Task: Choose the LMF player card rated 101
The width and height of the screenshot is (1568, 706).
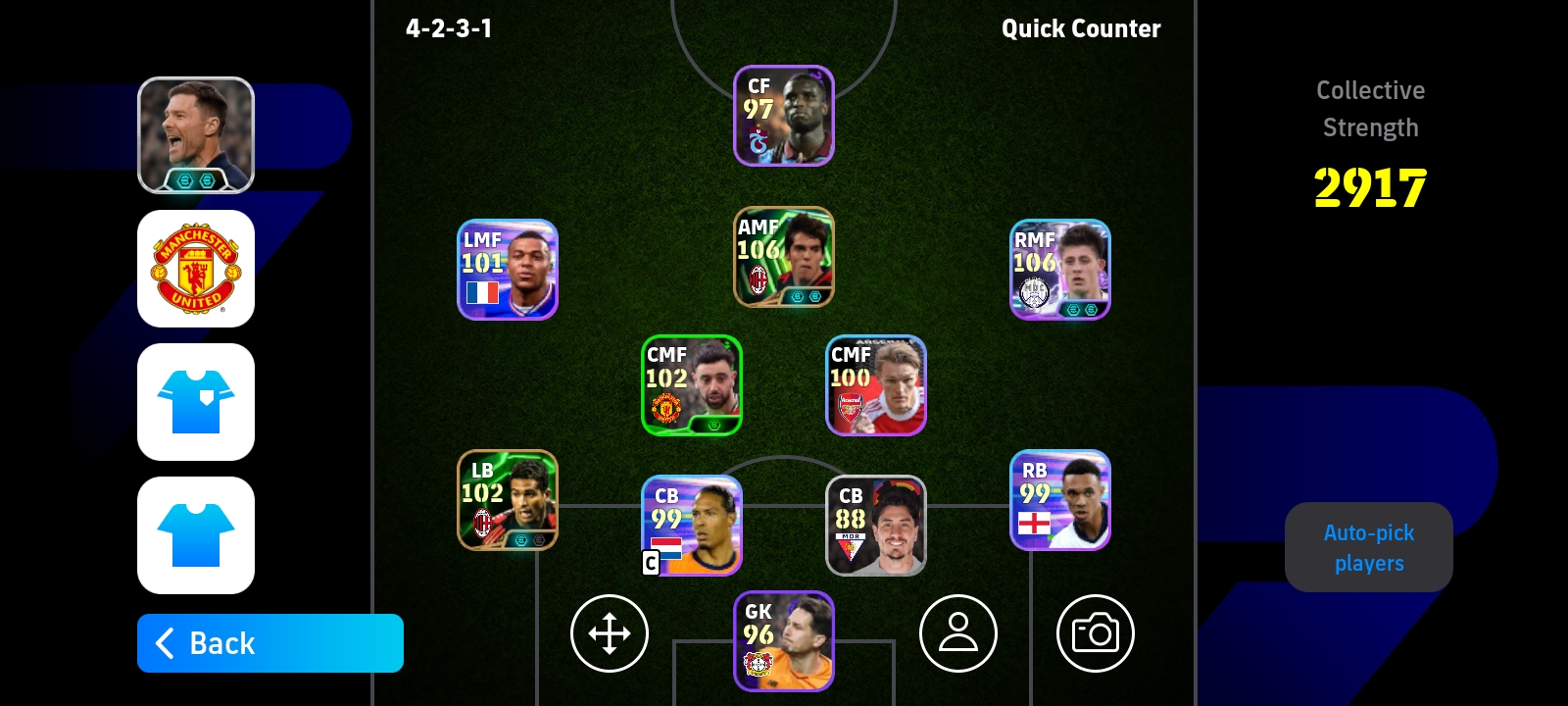Action: click(508, 270)
